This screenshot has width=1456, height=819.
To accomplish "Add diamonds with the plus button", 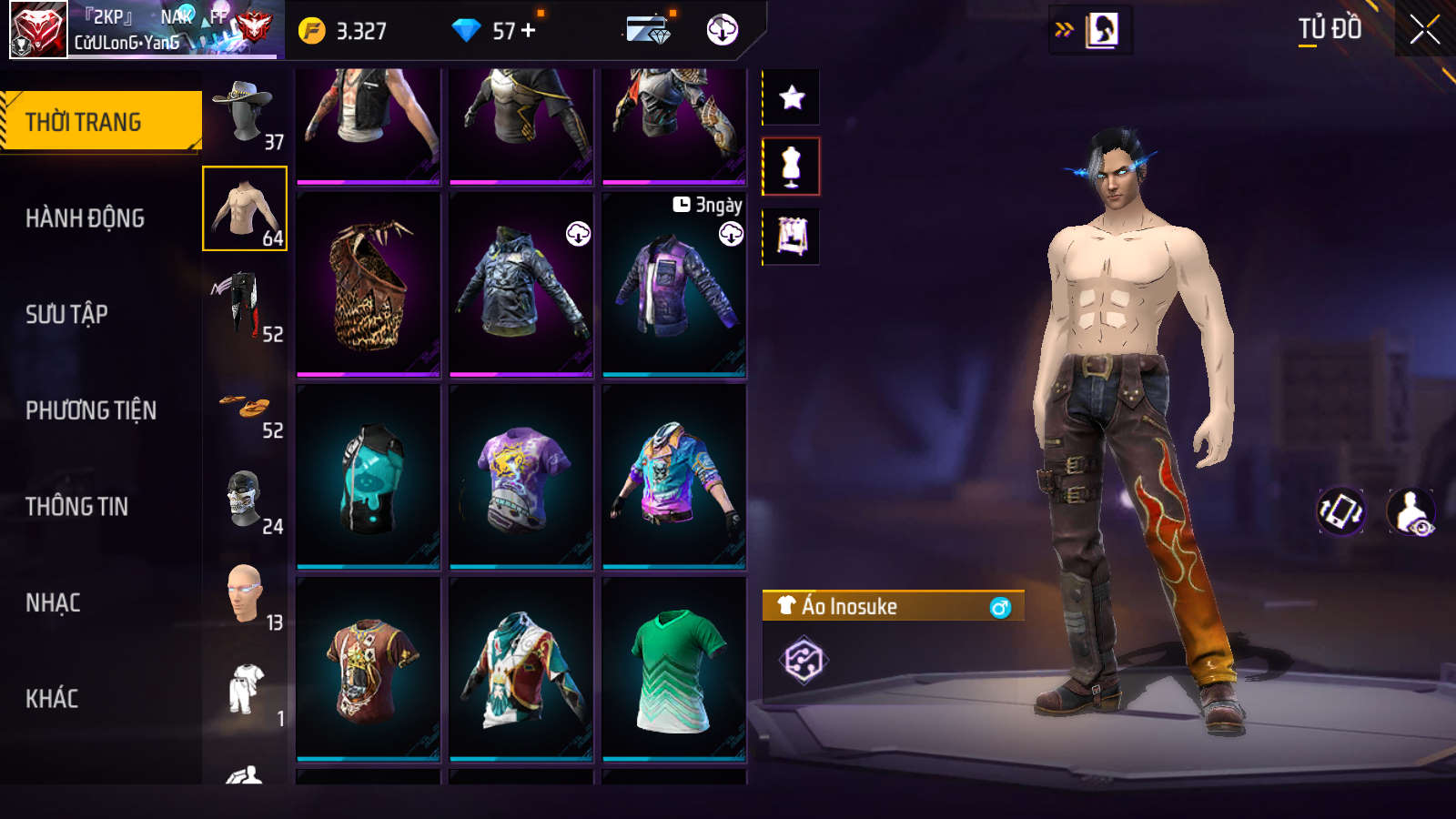I will coord(529,30).
